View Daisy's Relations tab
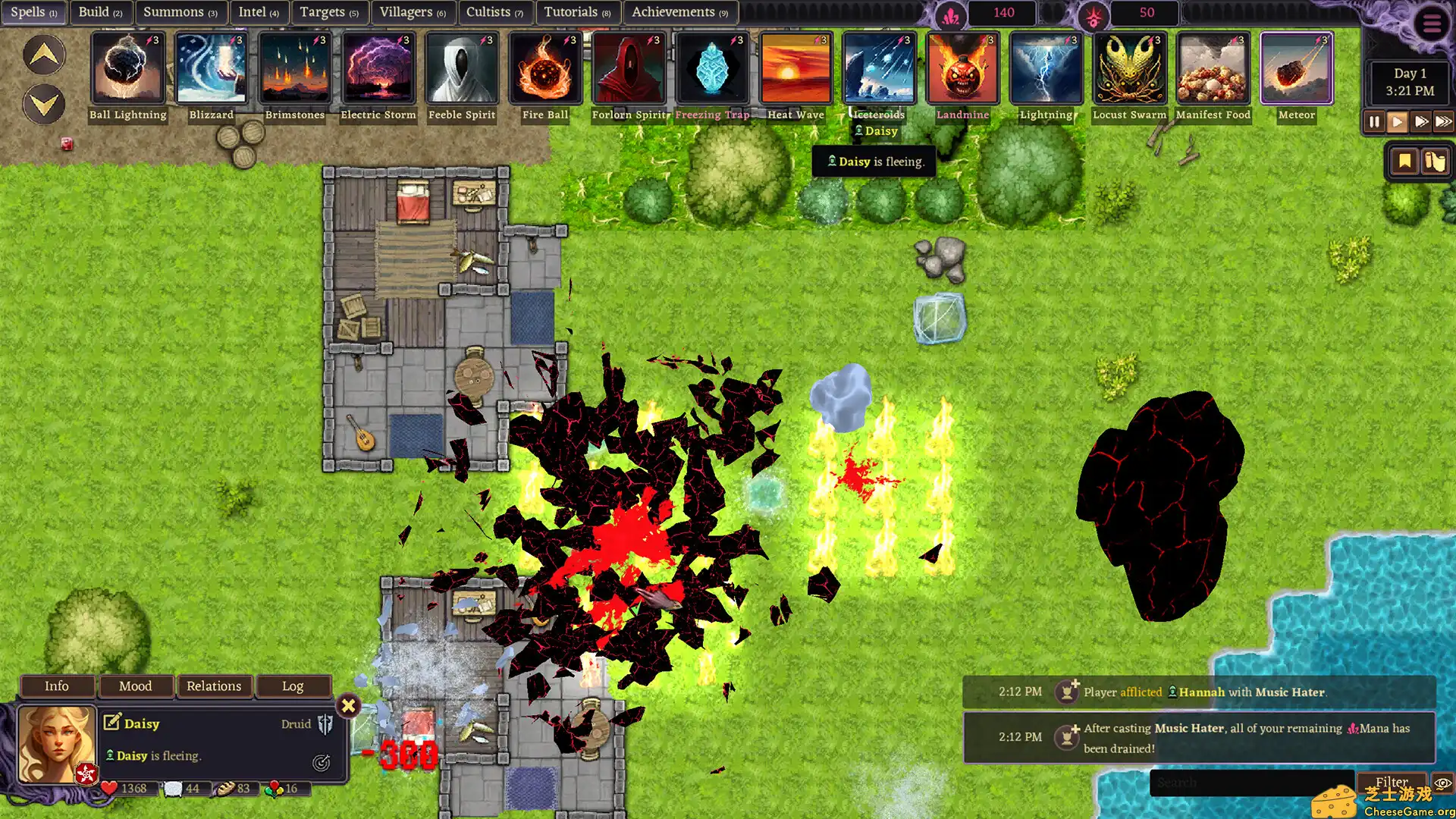The width and height of the screenshot is (1456, 819). (x=214, y=686)
